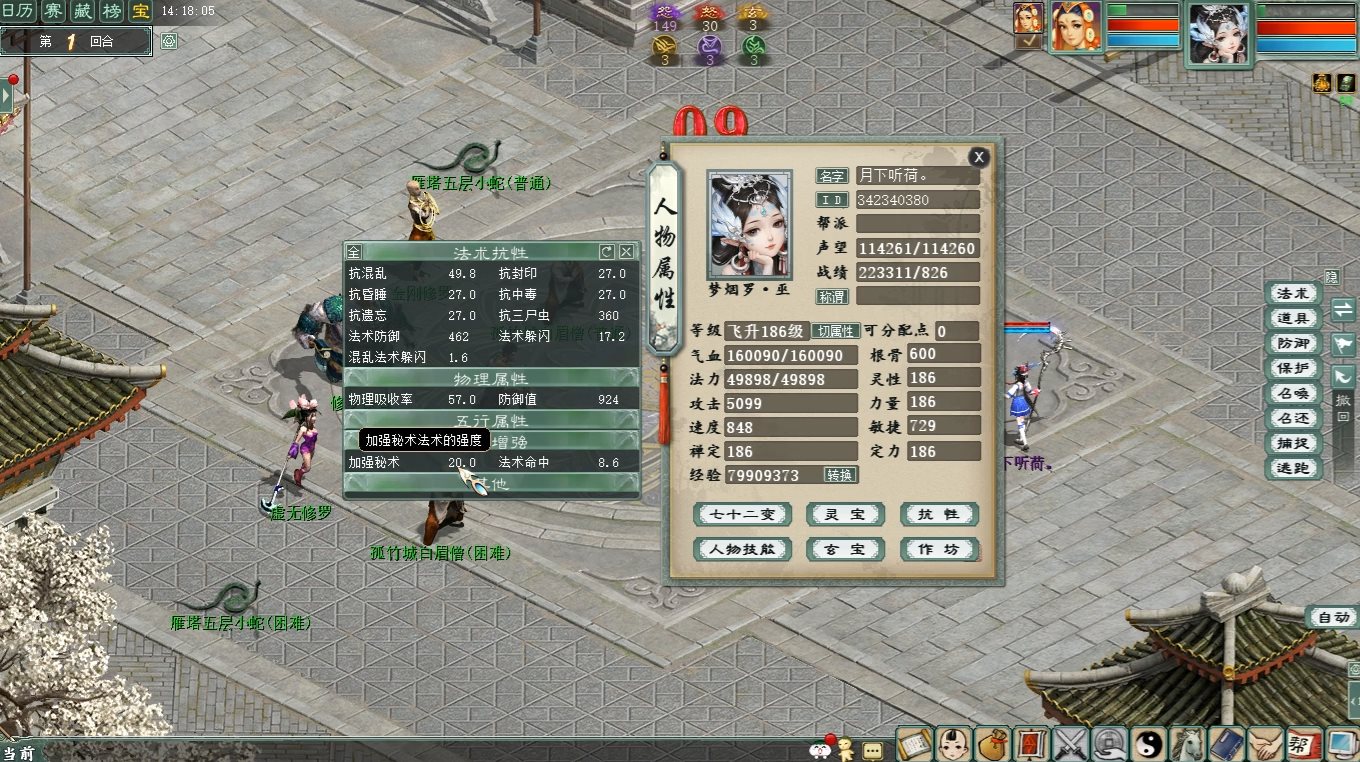Open the 榜 rankings button
Screen dimensions: 1360x762
pyautogui.click(x=112, y=11)
